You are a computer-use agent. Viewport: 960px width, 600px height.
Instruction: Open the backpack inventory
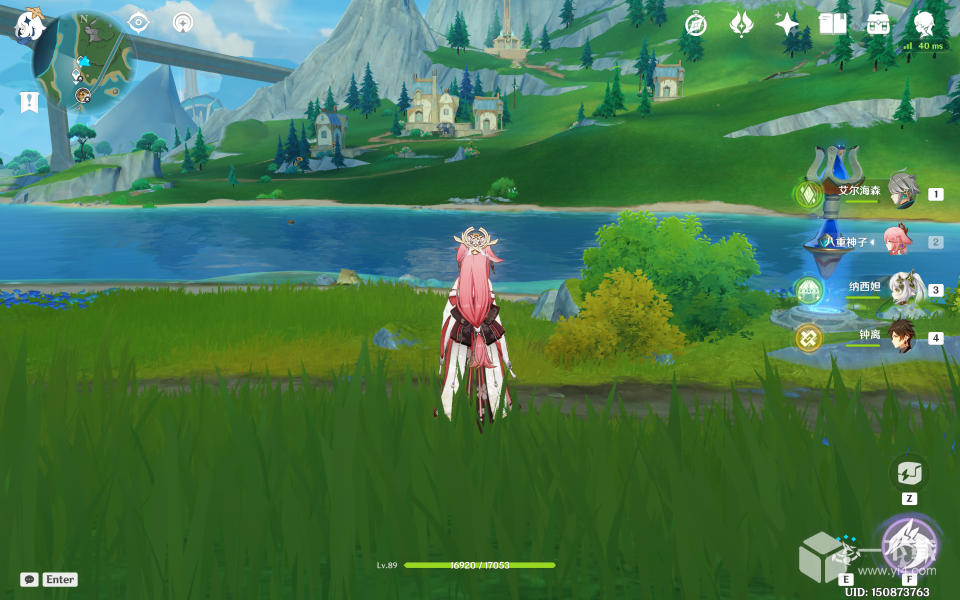878,24
